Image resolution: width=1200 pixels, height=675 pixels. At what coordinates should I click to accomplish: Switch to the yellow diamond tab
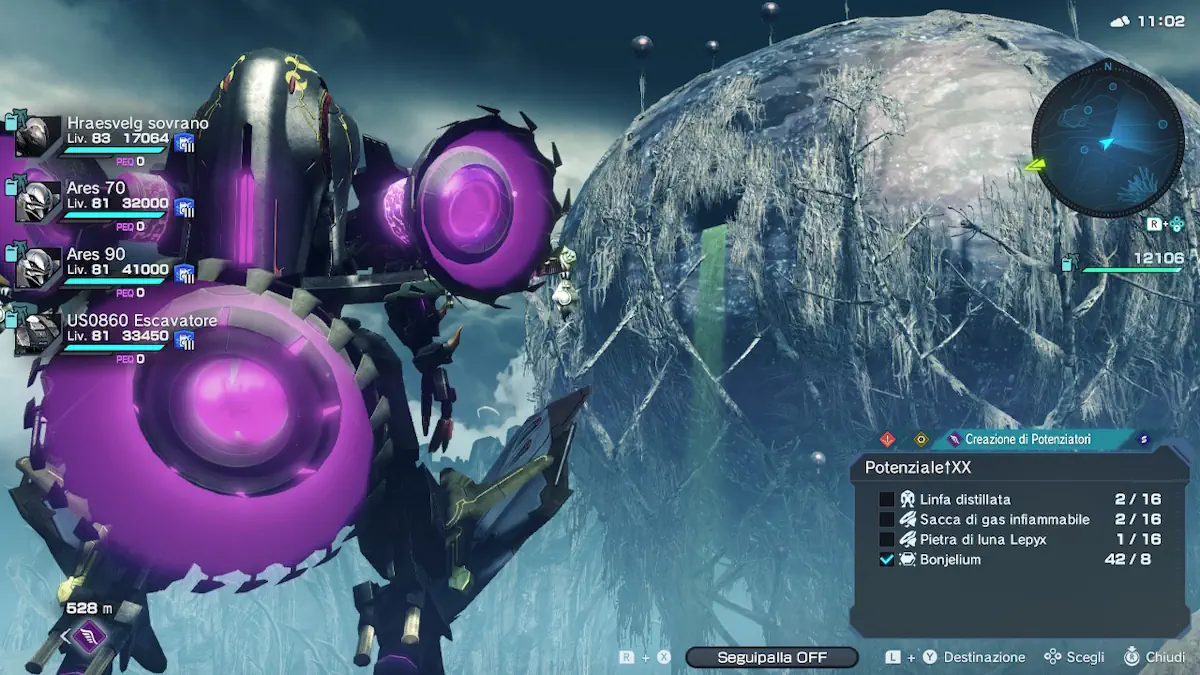[x=921, y=439]
